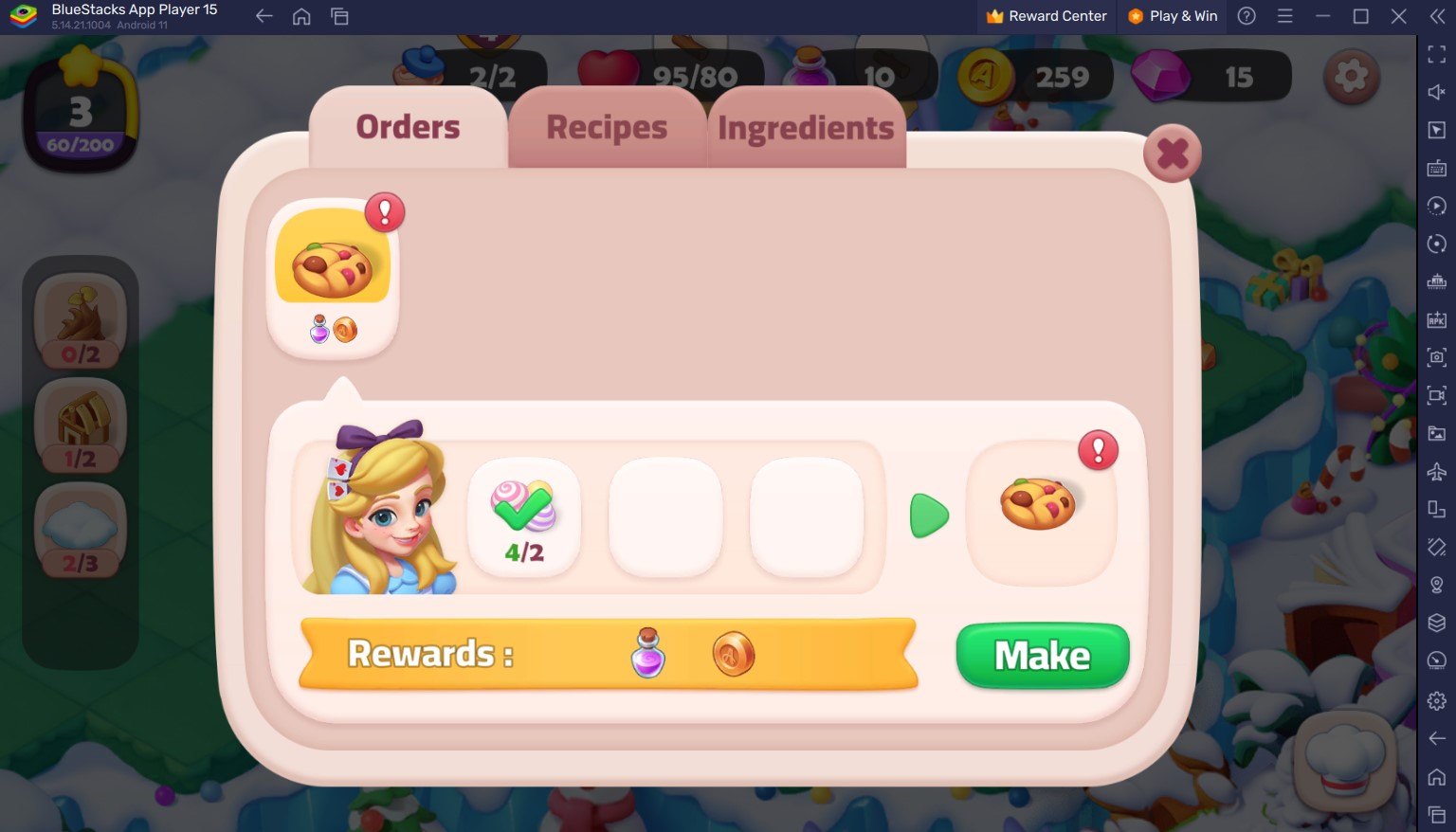Mute BlueStacks audio with the speaker icon
1456x832 pixels.
point(1436,92)
